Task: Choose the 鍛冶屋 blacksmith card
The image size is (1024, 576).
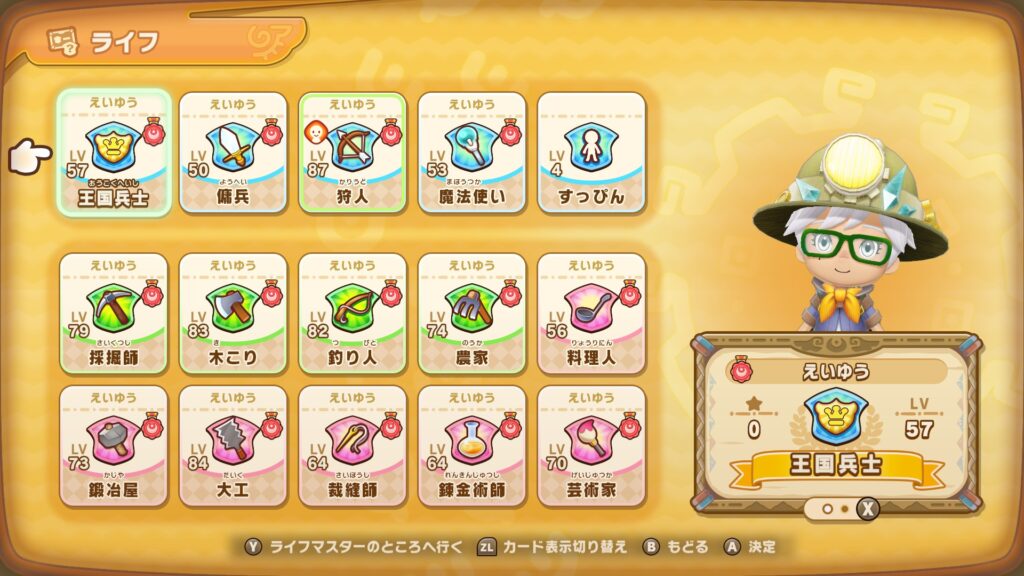Action: tap(113, 444)
